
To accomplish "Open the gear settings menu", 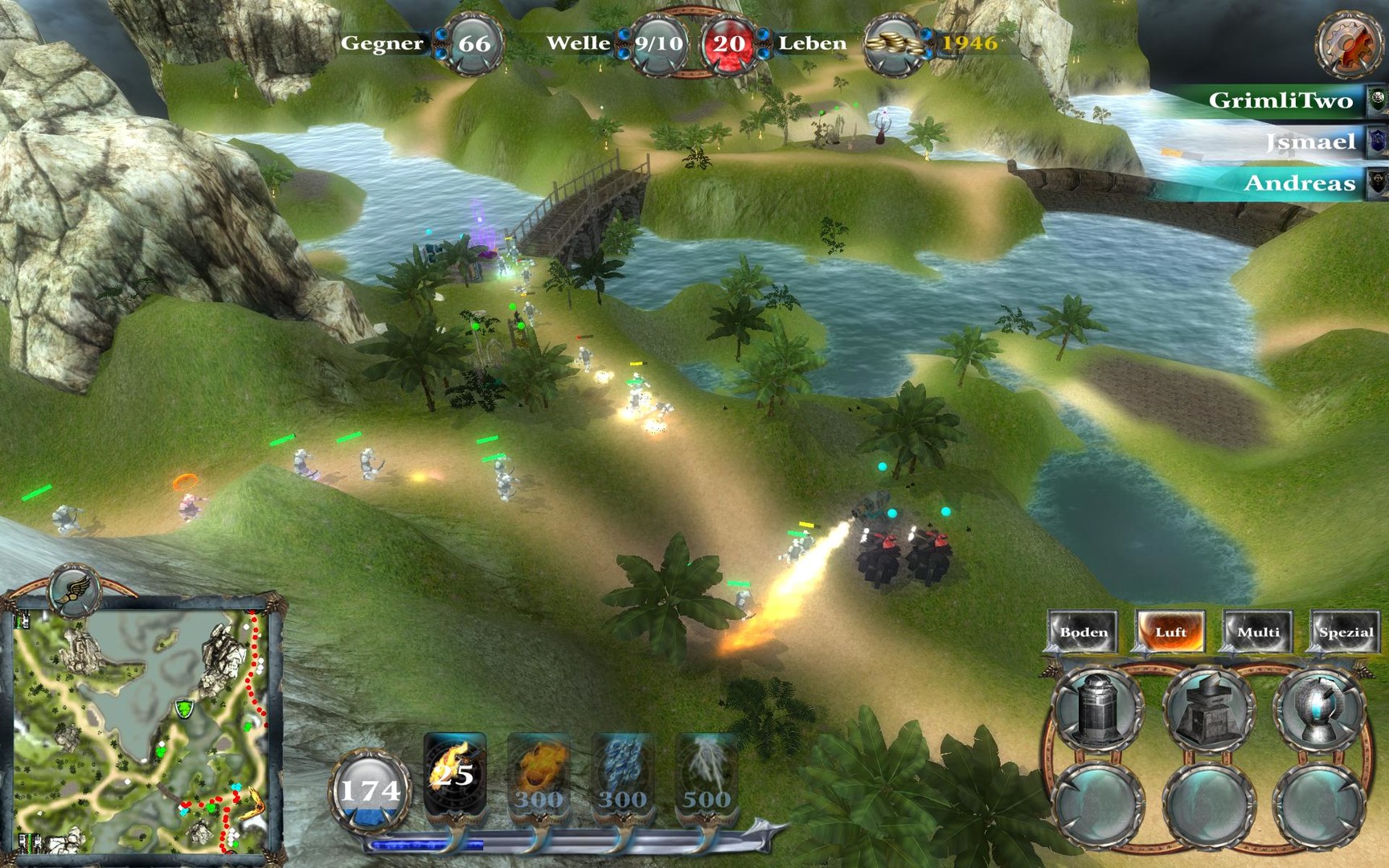I will 1348,43.
